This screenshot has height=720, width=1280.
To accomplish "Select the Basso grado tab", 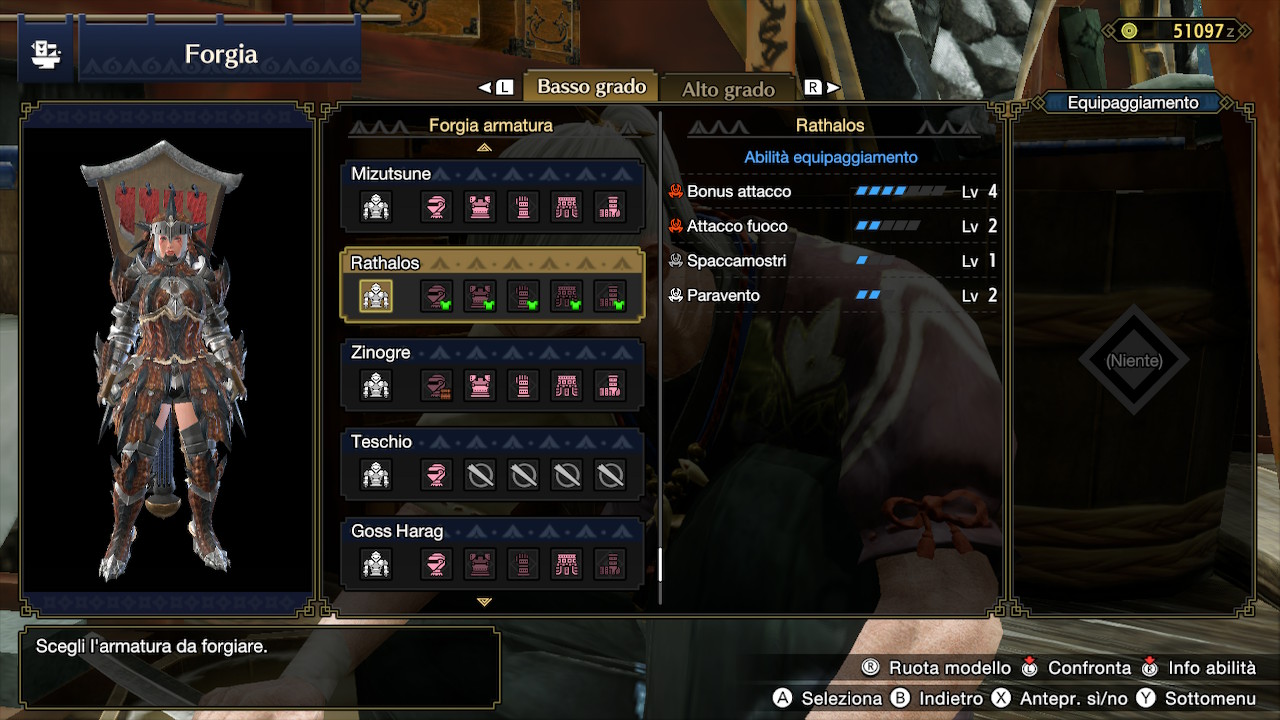I will tap(590, 86).
